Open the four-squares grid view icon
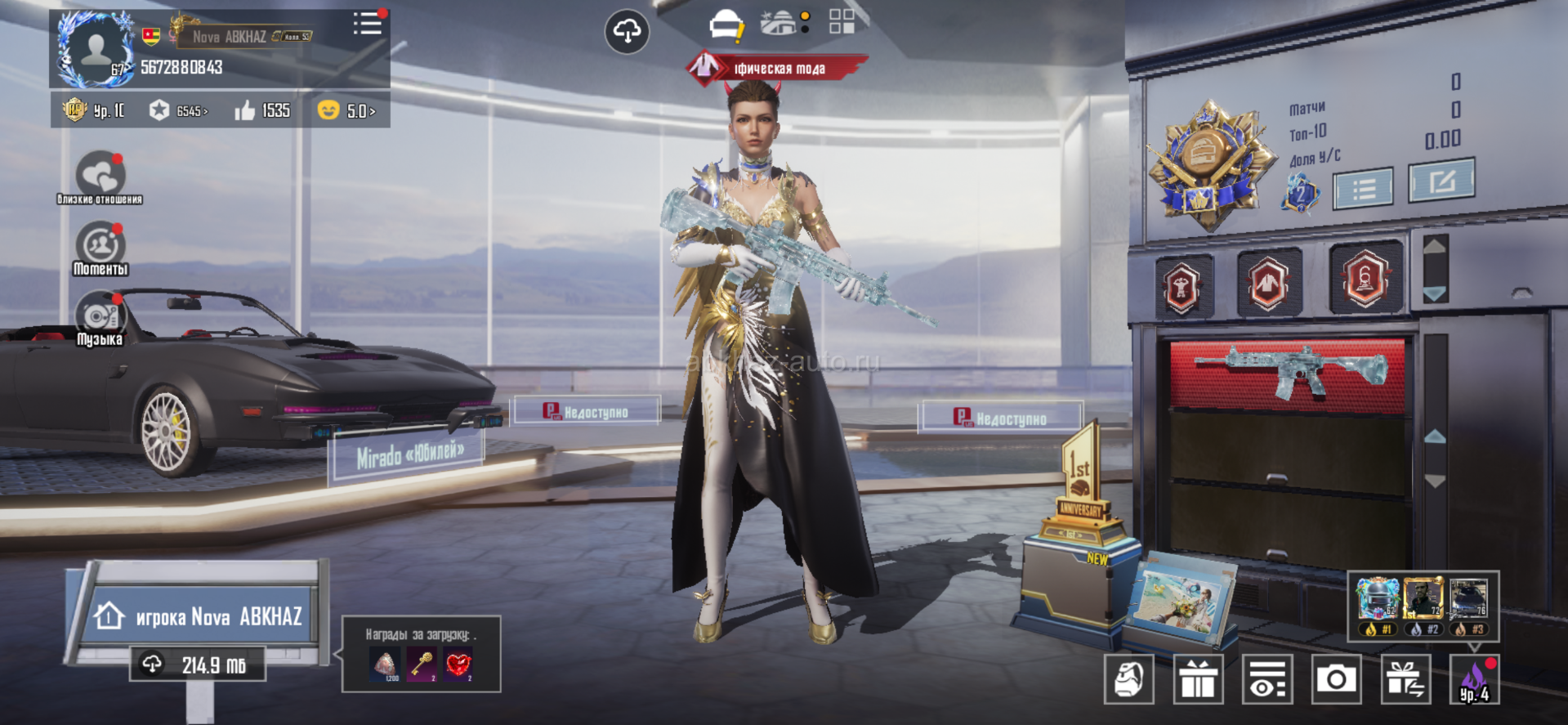1568x725 pixels. pyautogui.click(x=841, y=21)
